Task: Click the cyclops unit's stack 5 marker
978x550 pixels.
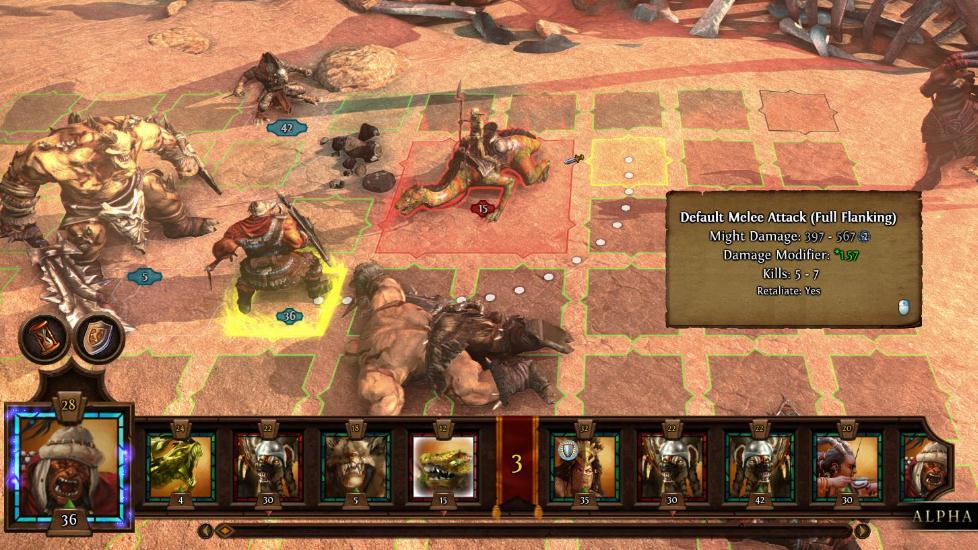Action: coord(145,276)
